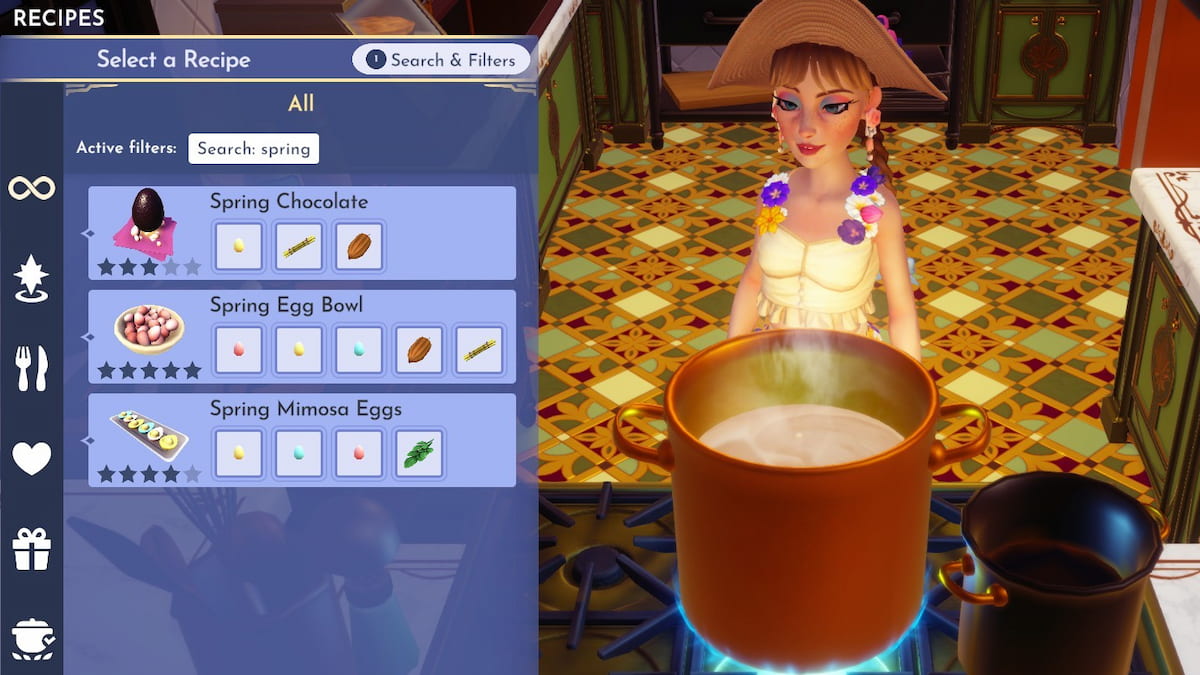Viewport: 1200px width, 675px height.
Task: Select the cooking pot checkmark tab
Action: [32, 638]
